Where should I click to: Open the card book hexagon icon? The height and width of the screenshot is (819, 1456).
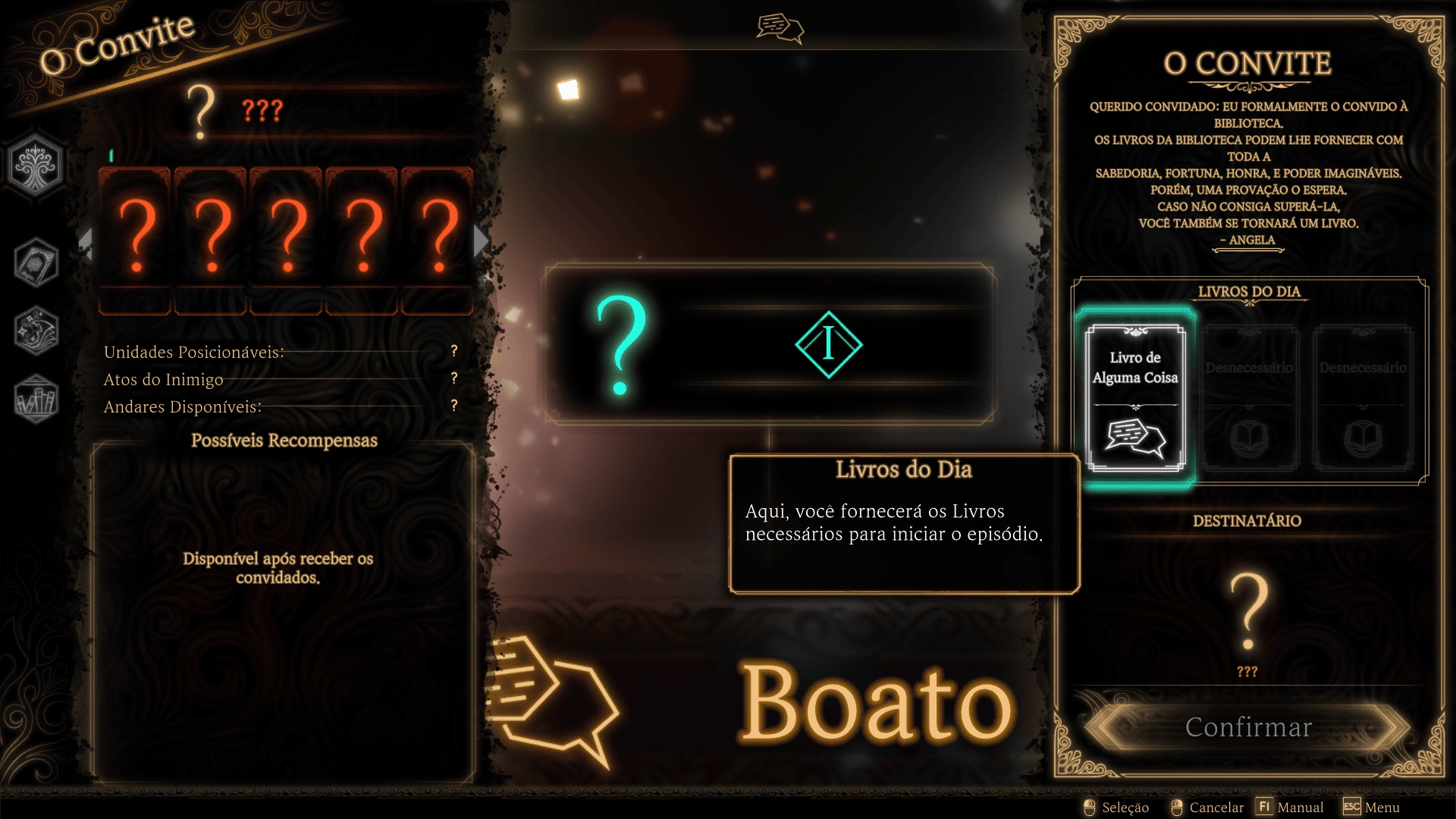coord(36,263)
